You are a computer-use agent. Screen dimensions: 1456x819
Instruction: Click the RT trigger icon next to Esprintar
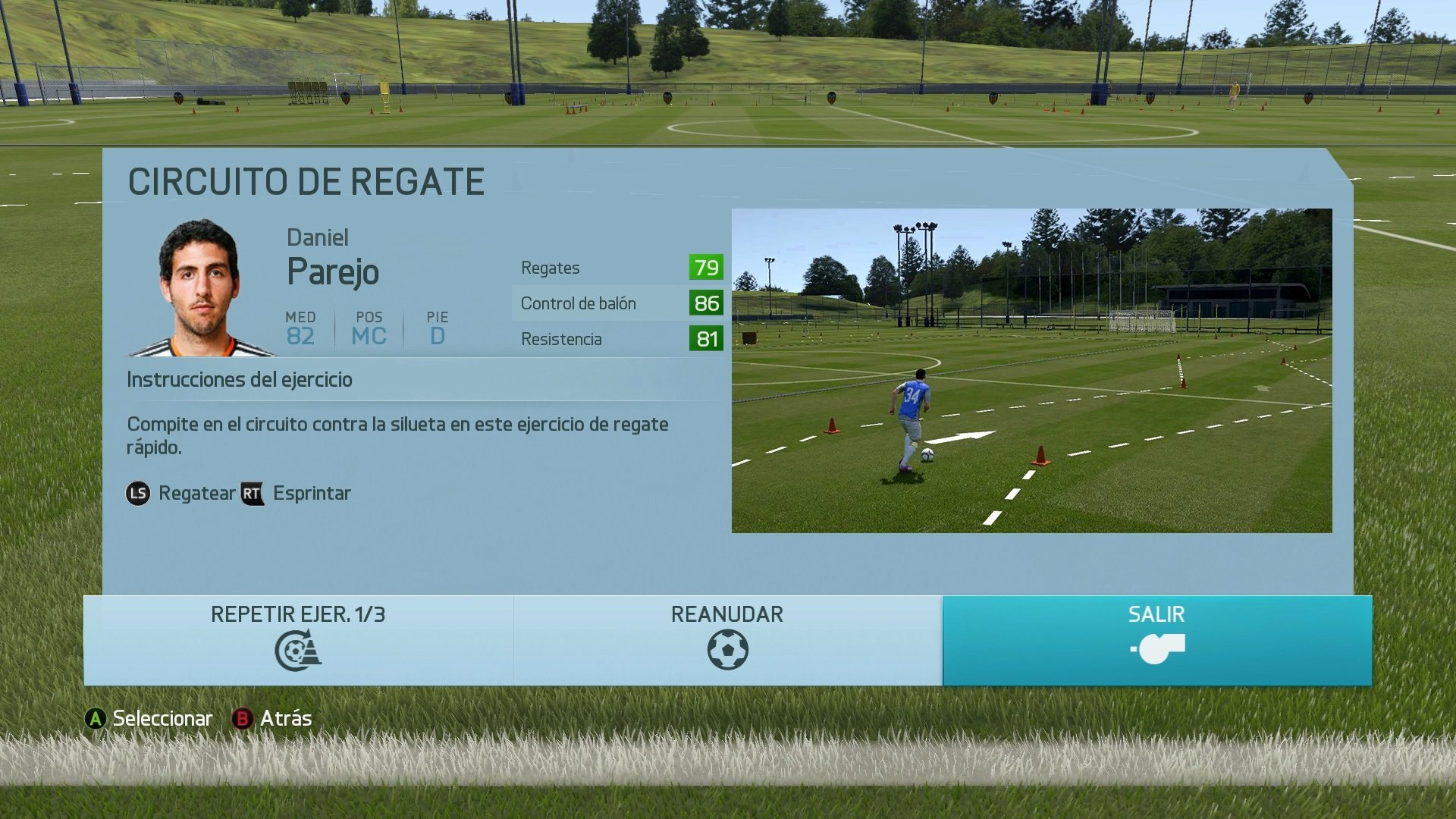pos(253,493)
